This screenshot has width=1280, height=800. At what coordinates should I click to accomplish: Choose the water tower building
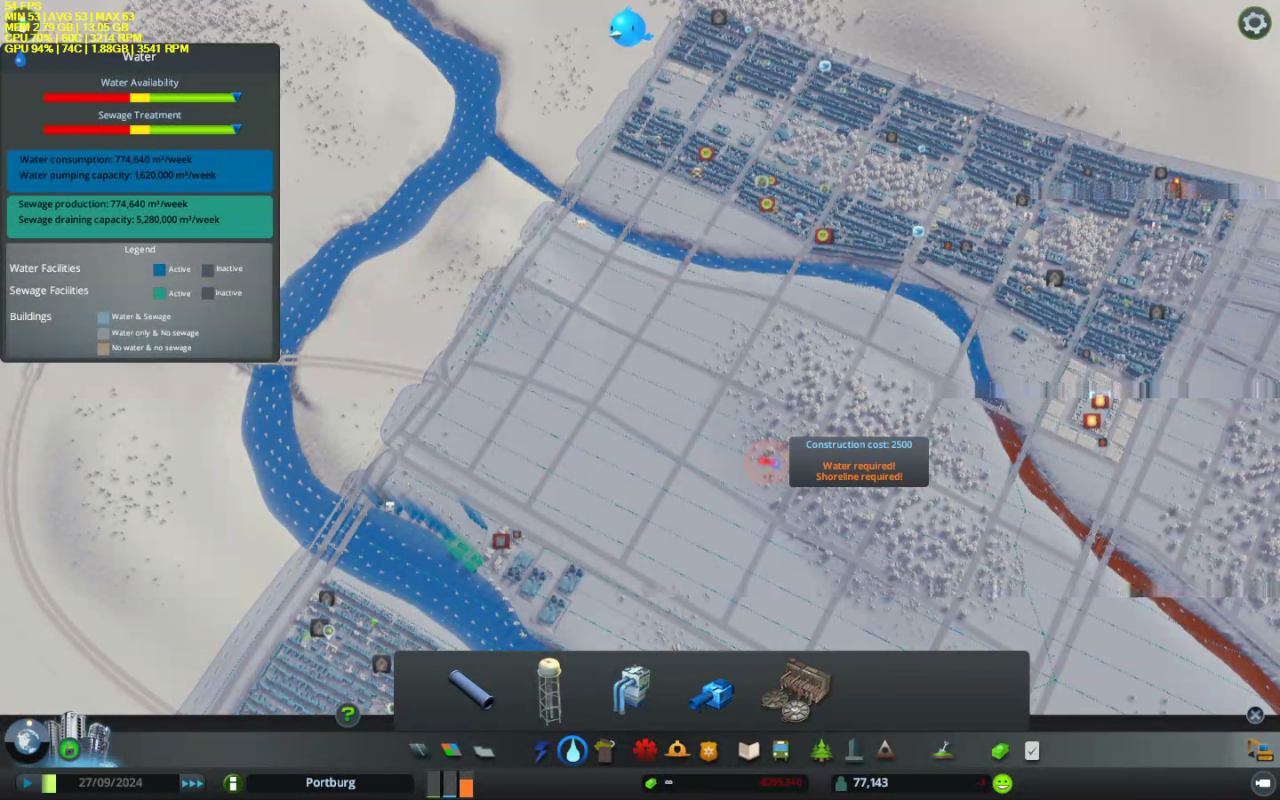coord(549,689)
